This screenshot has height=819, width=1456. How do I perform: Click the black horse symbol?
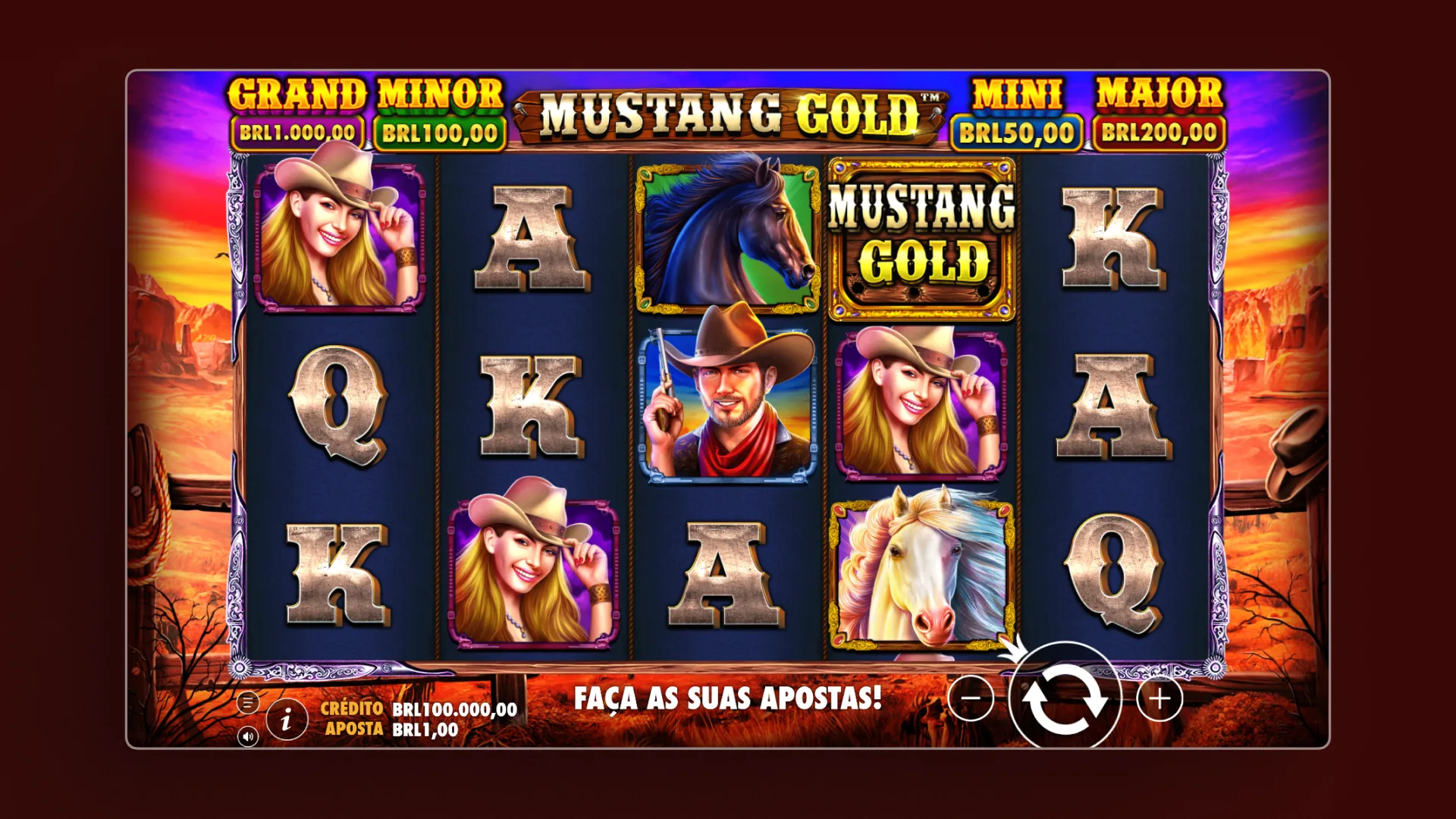pyautogui.click(x=726, y=235)
